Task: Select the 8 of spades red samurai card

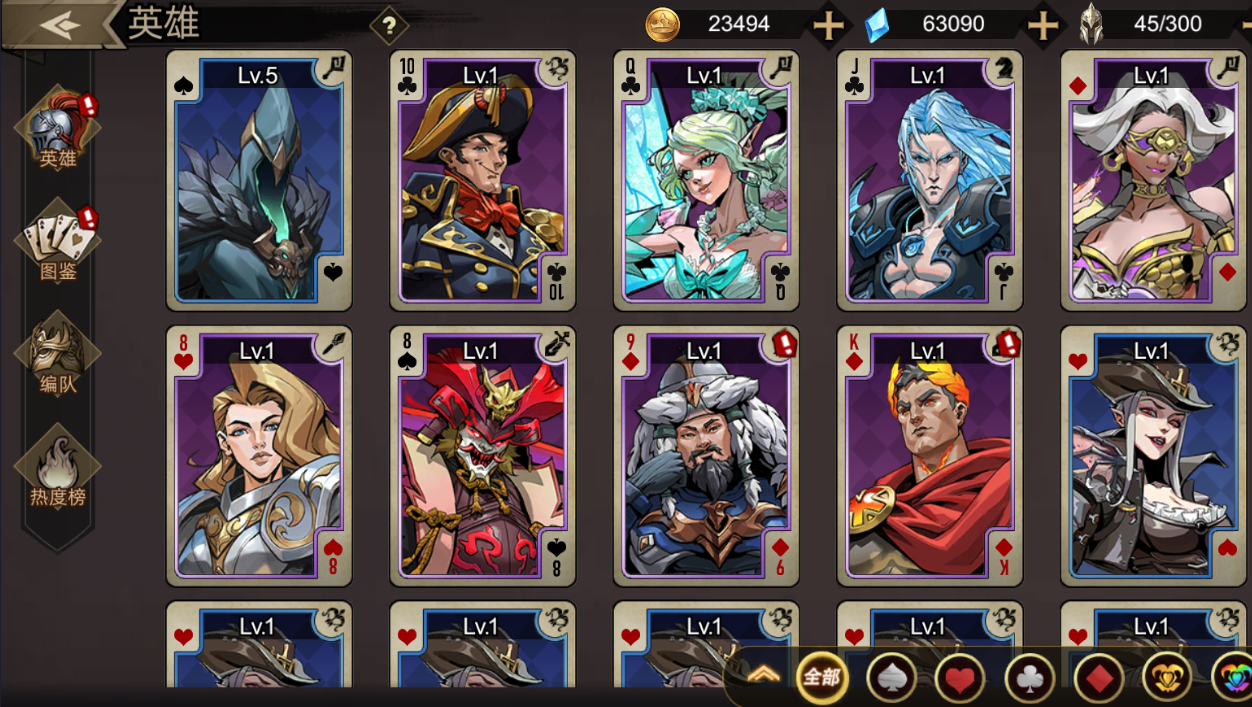Action: point(482,455)
